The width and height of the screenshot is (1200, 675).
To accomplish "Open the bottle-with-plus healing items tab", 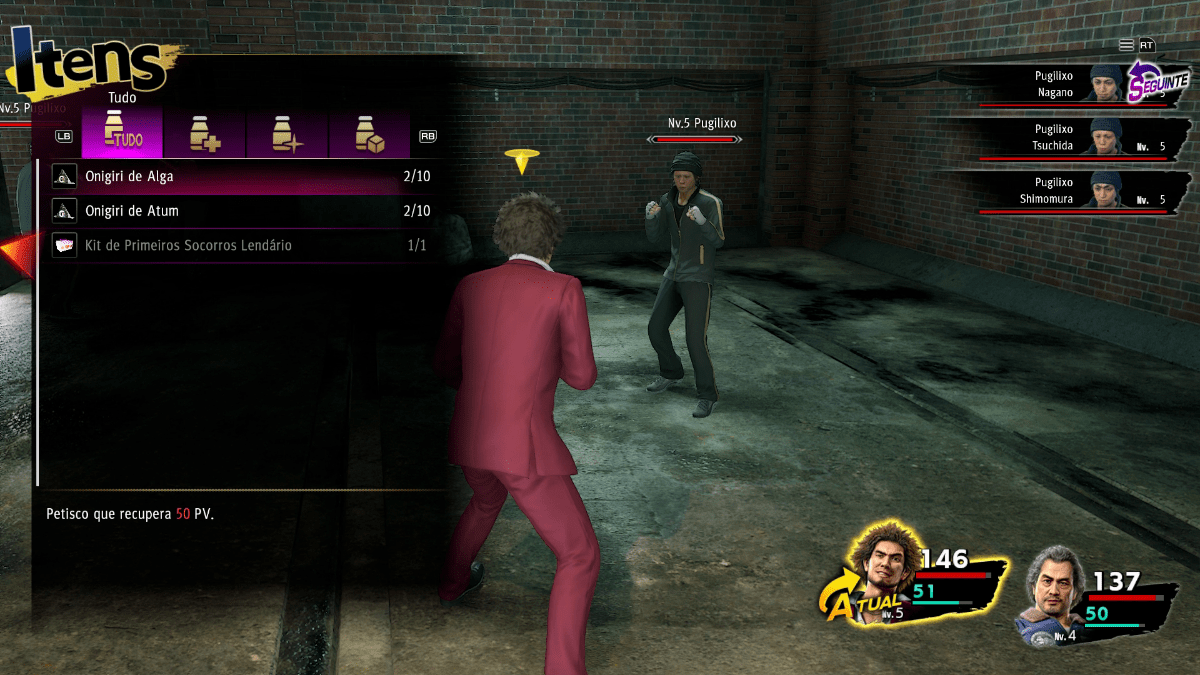I will coord(205,134).
